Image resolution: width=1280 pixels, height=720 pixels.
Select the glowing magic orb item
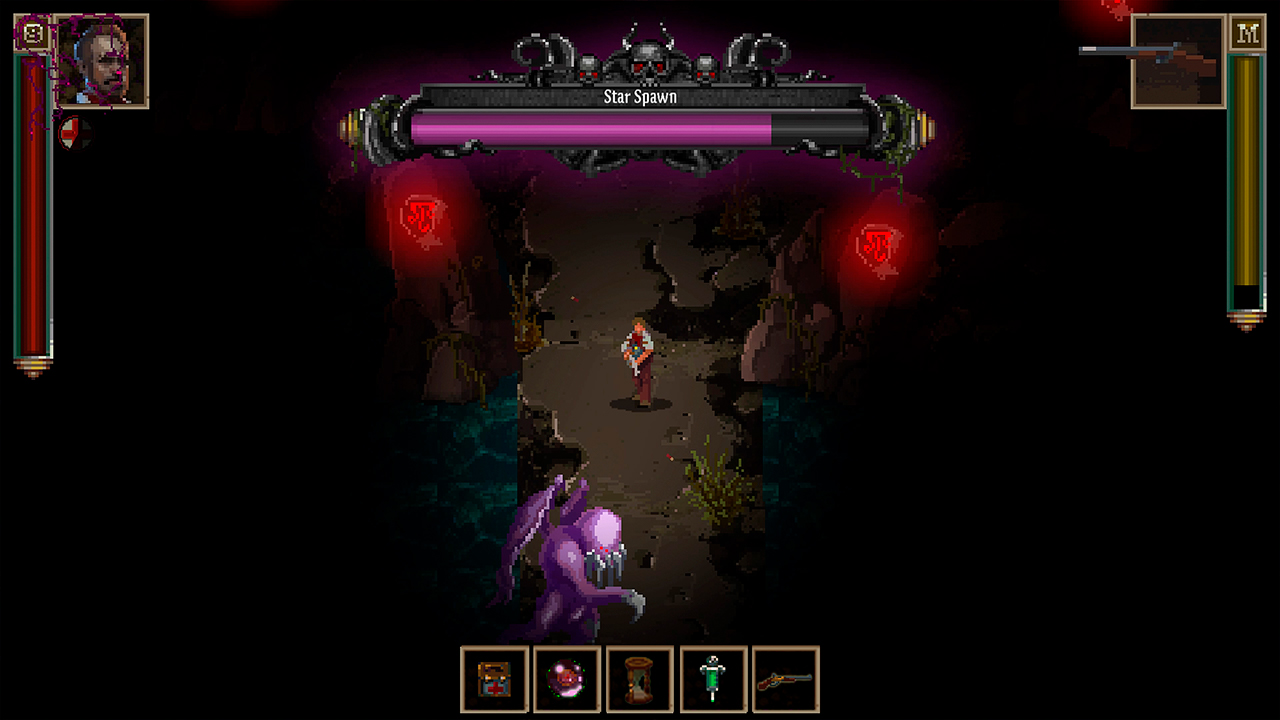pos(567,681)
